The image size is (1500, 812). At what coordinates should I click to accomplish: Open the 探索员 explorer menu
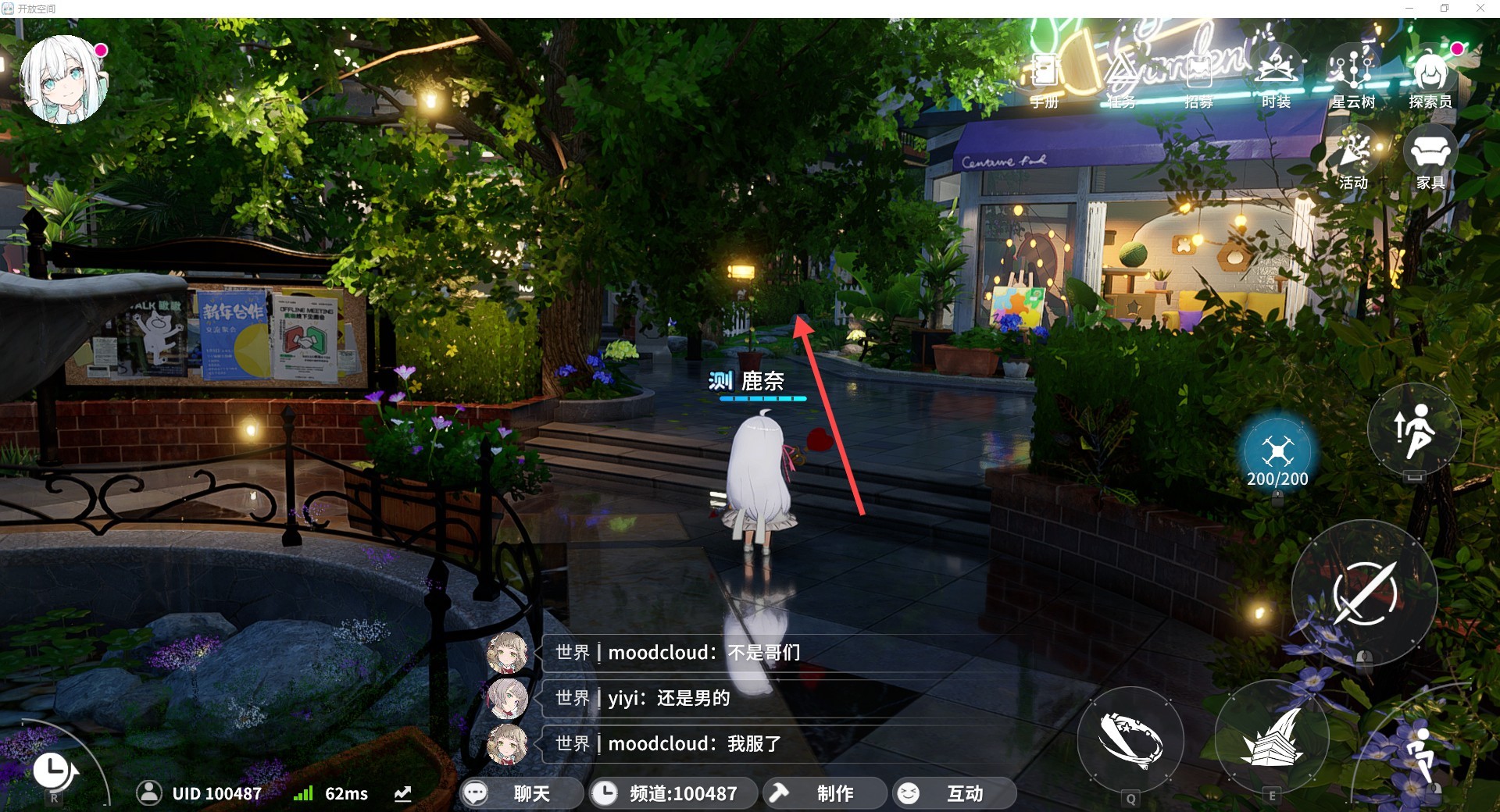coord(1430,77)
